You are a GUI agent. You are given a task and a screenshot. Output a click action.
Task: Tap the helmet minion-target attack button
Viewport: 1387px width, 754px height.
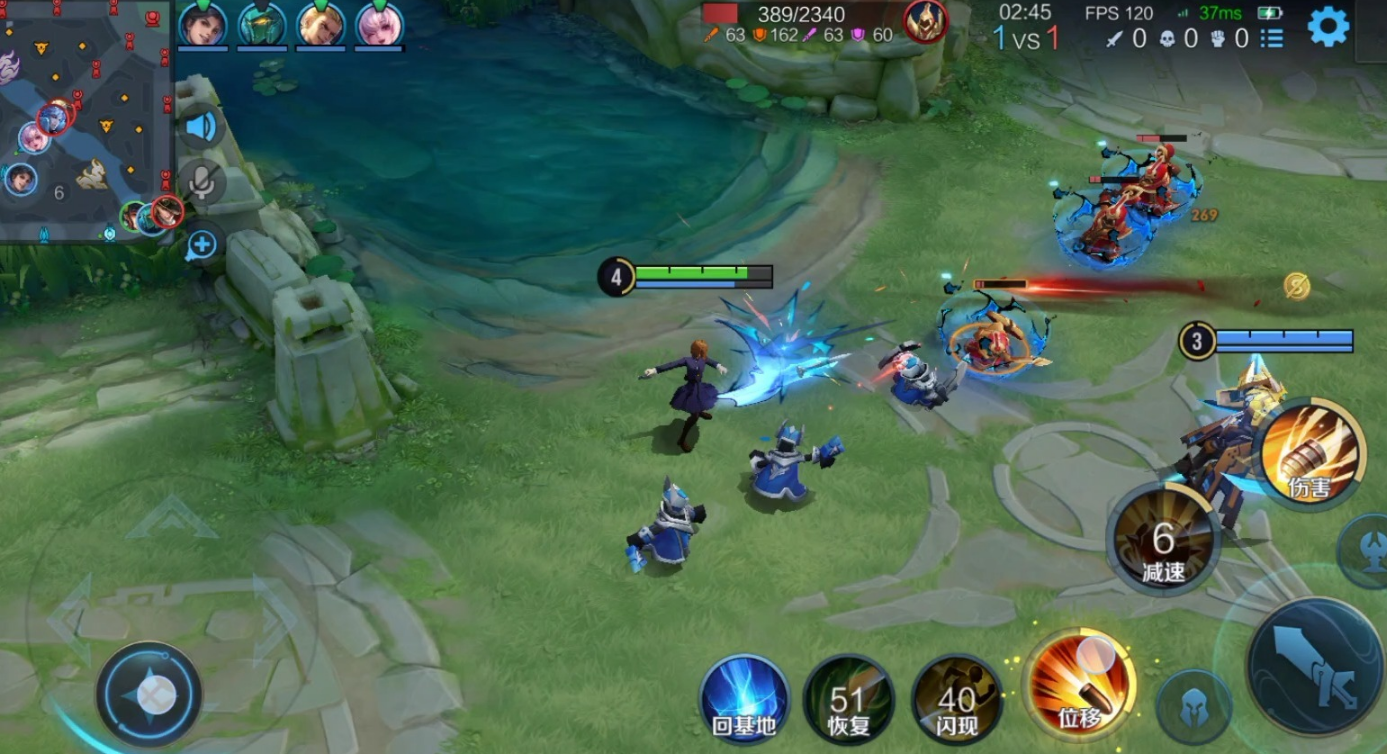[x=1193, y=706]
